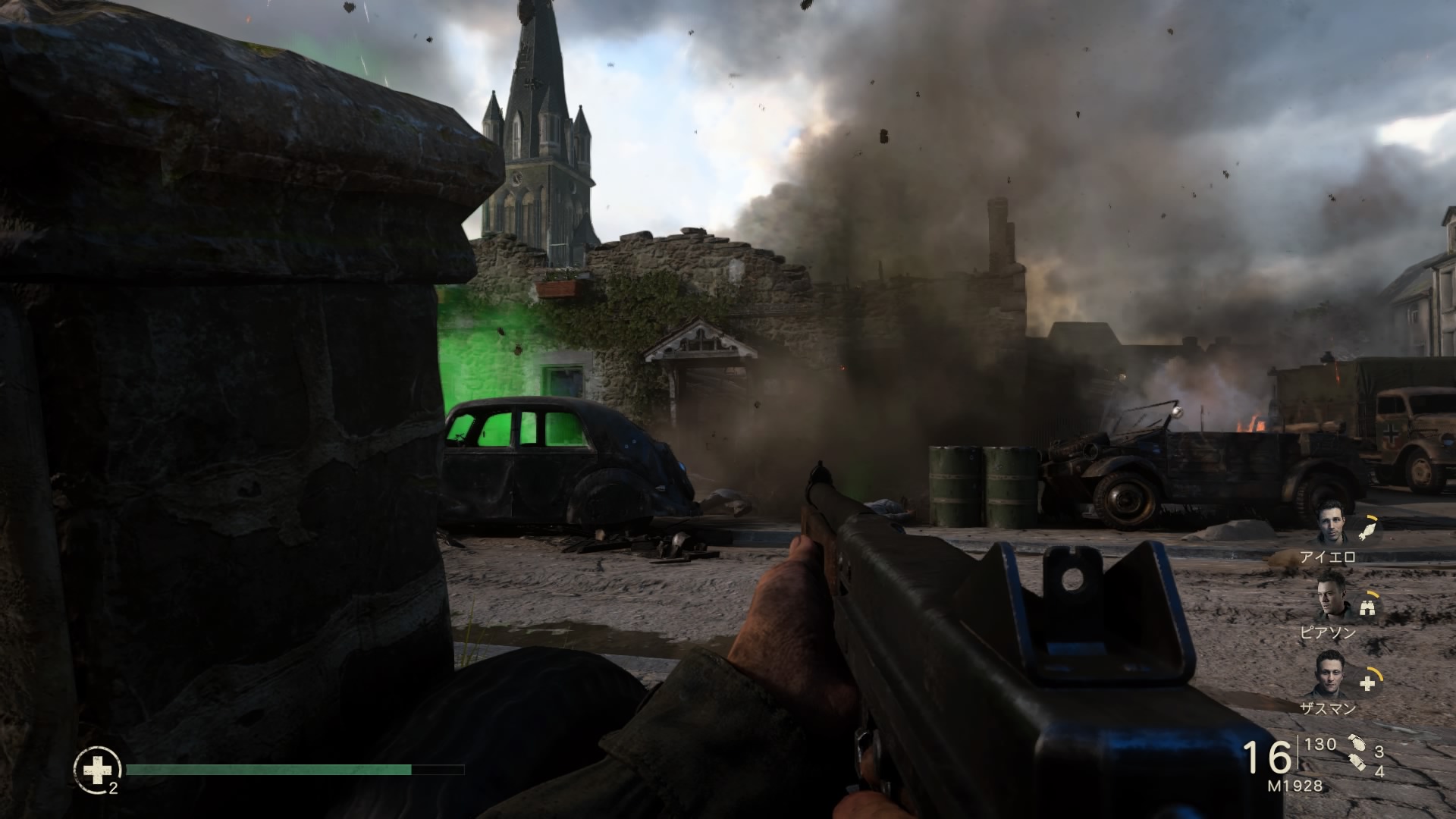Activate ピアソン's binoculars spotting ability icon
Viewport: 1456px width, 819px height.
tap(1368, 607)
